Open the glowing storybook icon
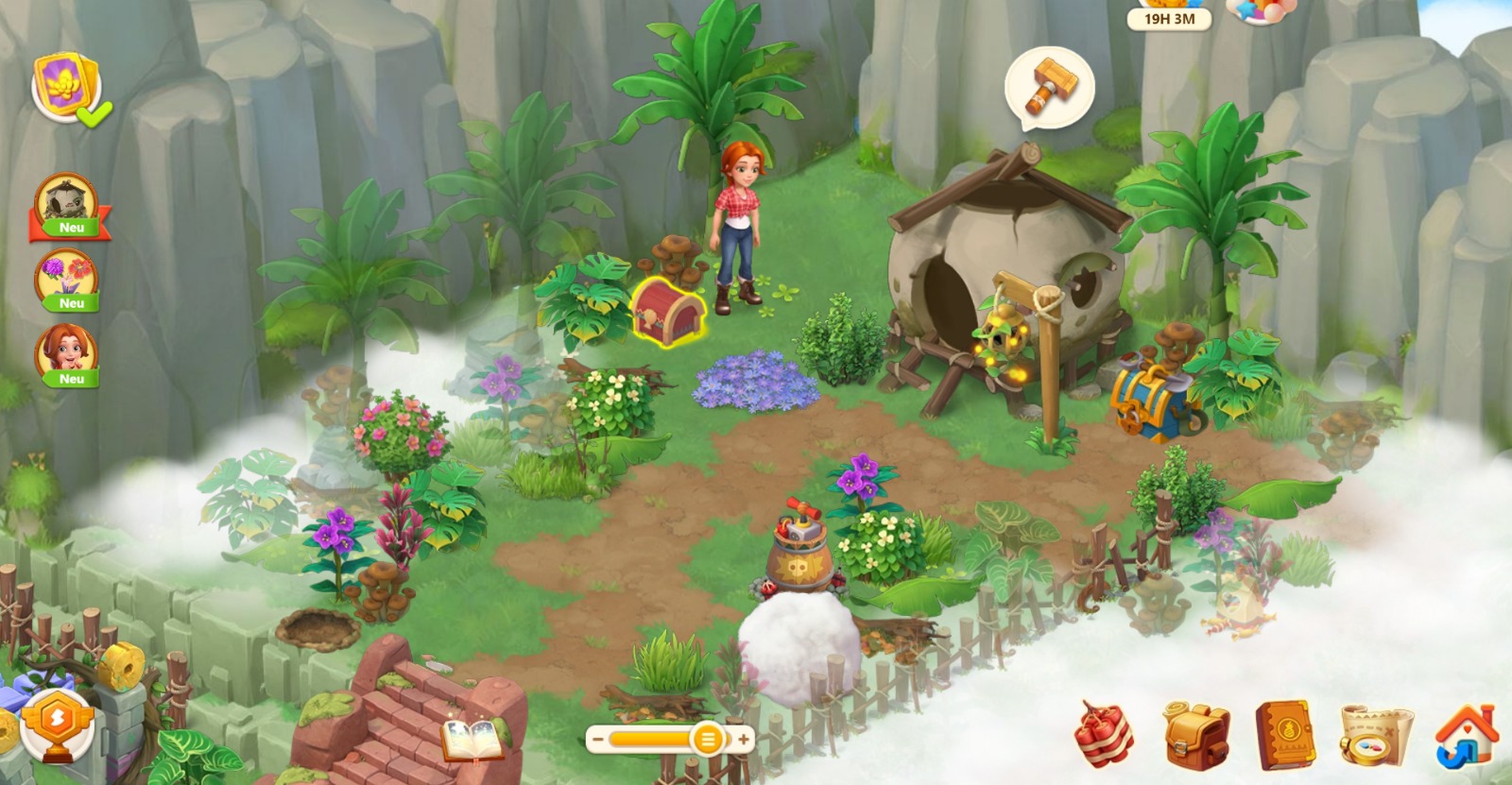The height and width of the screenshot is (785, 1512). 473,739
